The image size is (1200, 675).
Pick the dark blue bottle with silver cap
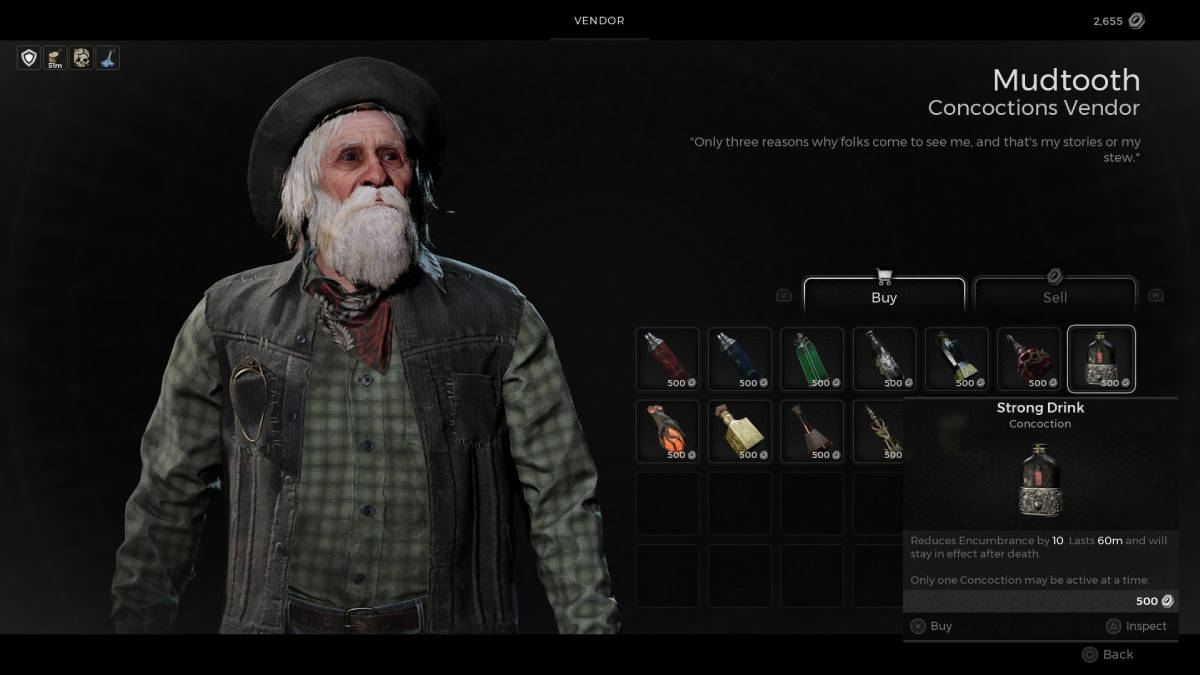(x=740, y=359)
